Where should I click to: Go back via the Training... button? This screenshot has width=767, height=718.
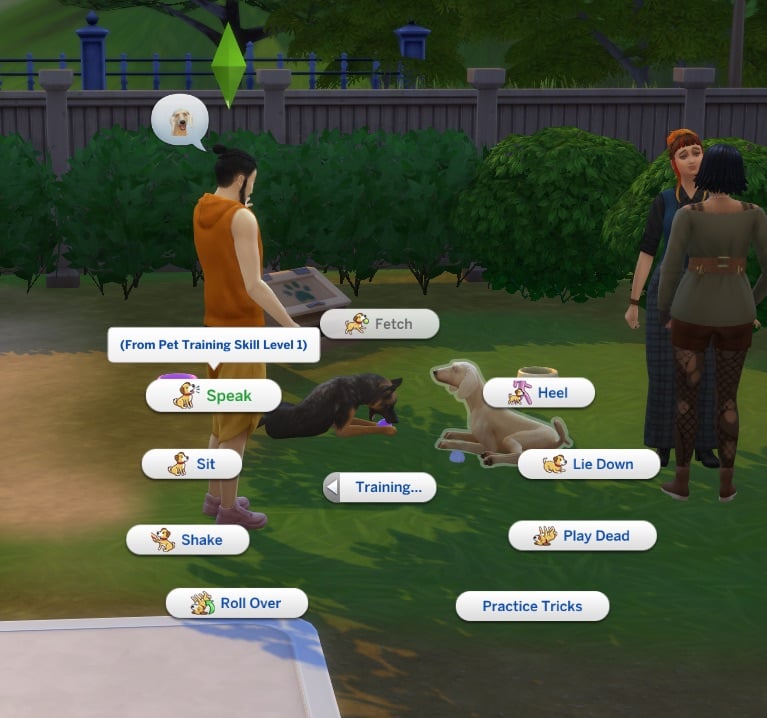click(x=380, y=488)
